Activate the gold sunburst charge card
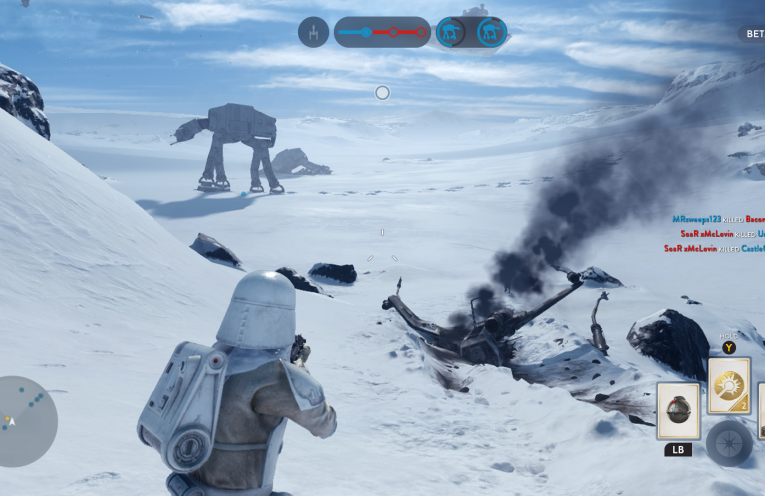 click(728, 387)
